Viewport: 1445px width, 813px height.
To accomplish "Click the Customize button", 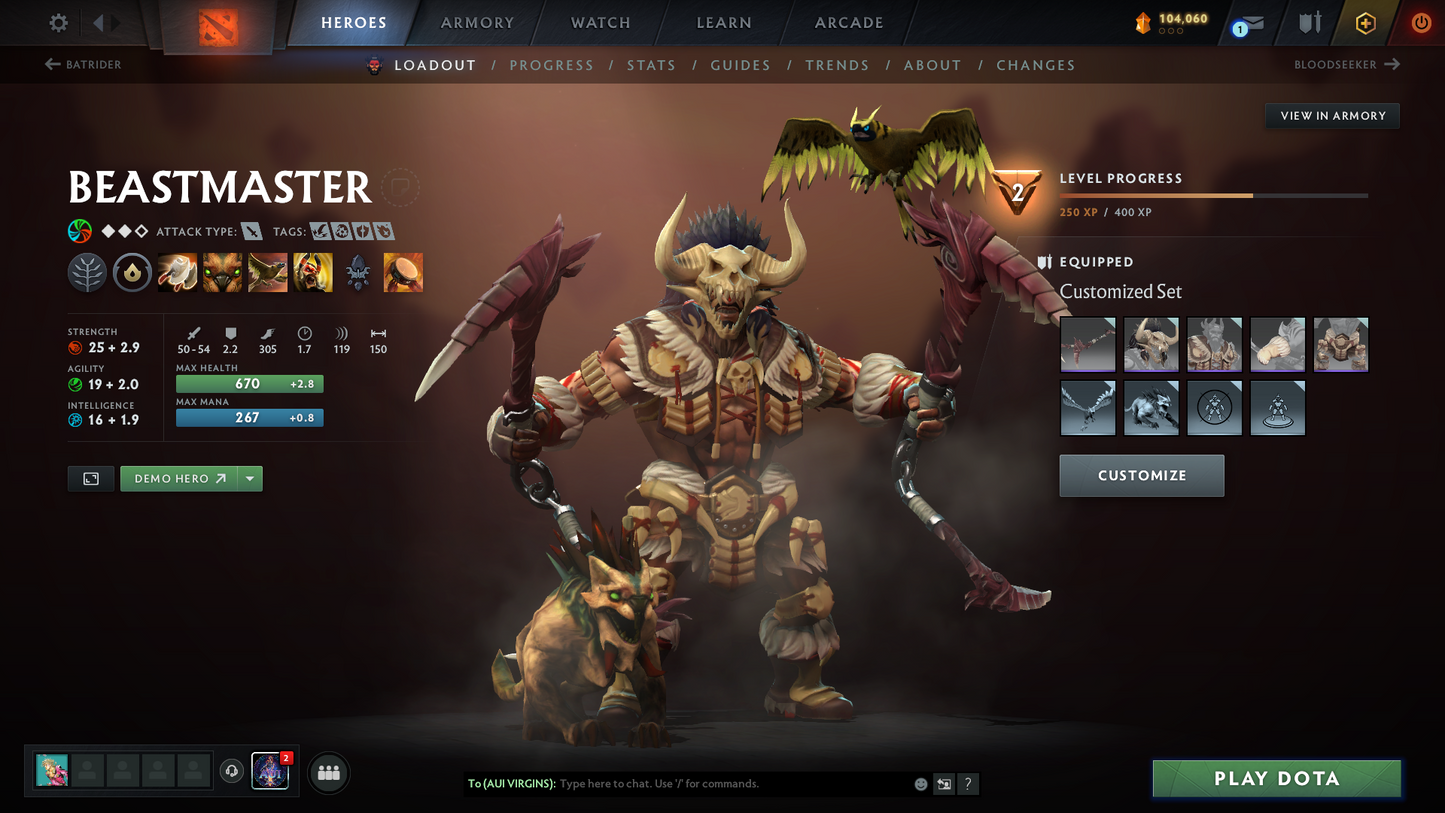I will 1142,475.
